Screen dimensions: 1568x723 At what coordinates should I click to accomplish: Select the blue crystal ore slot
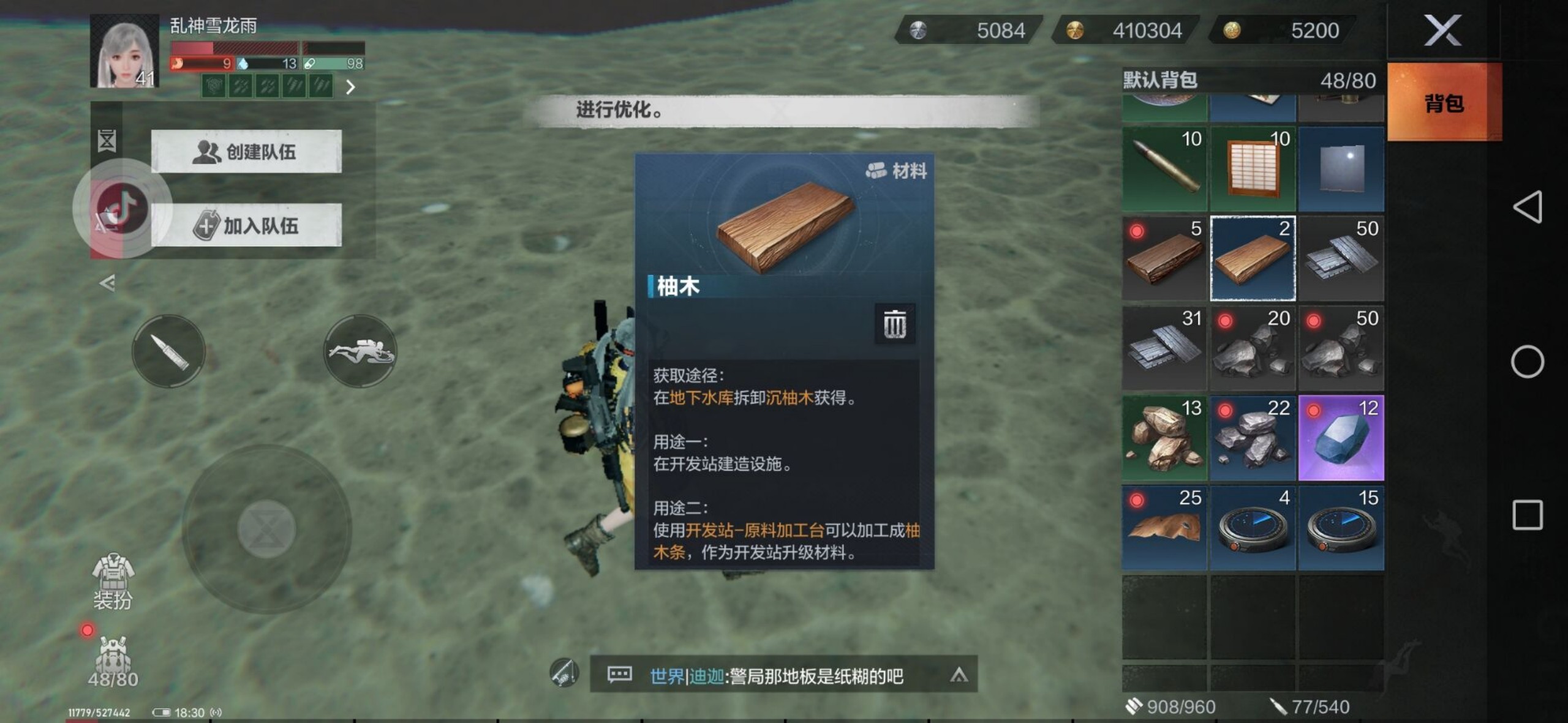pos(1341,438)
